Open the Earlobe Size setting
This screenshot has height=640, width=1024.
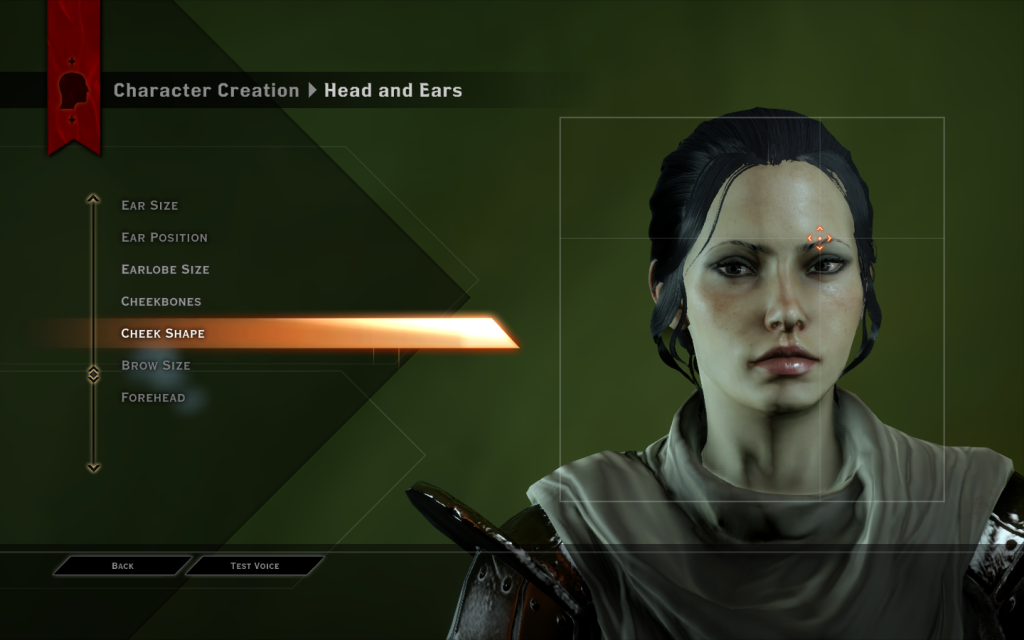[x=166, y=269]
